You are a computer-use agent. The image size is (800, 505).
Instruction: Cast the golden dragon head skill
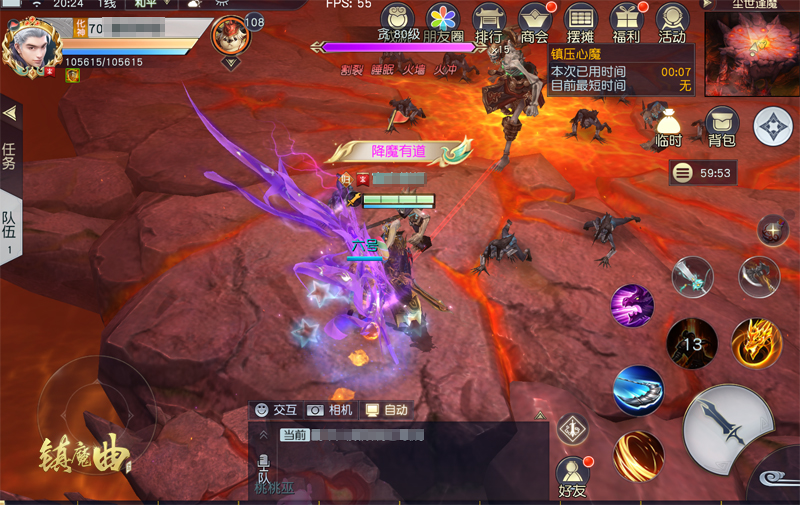(755, 343)
